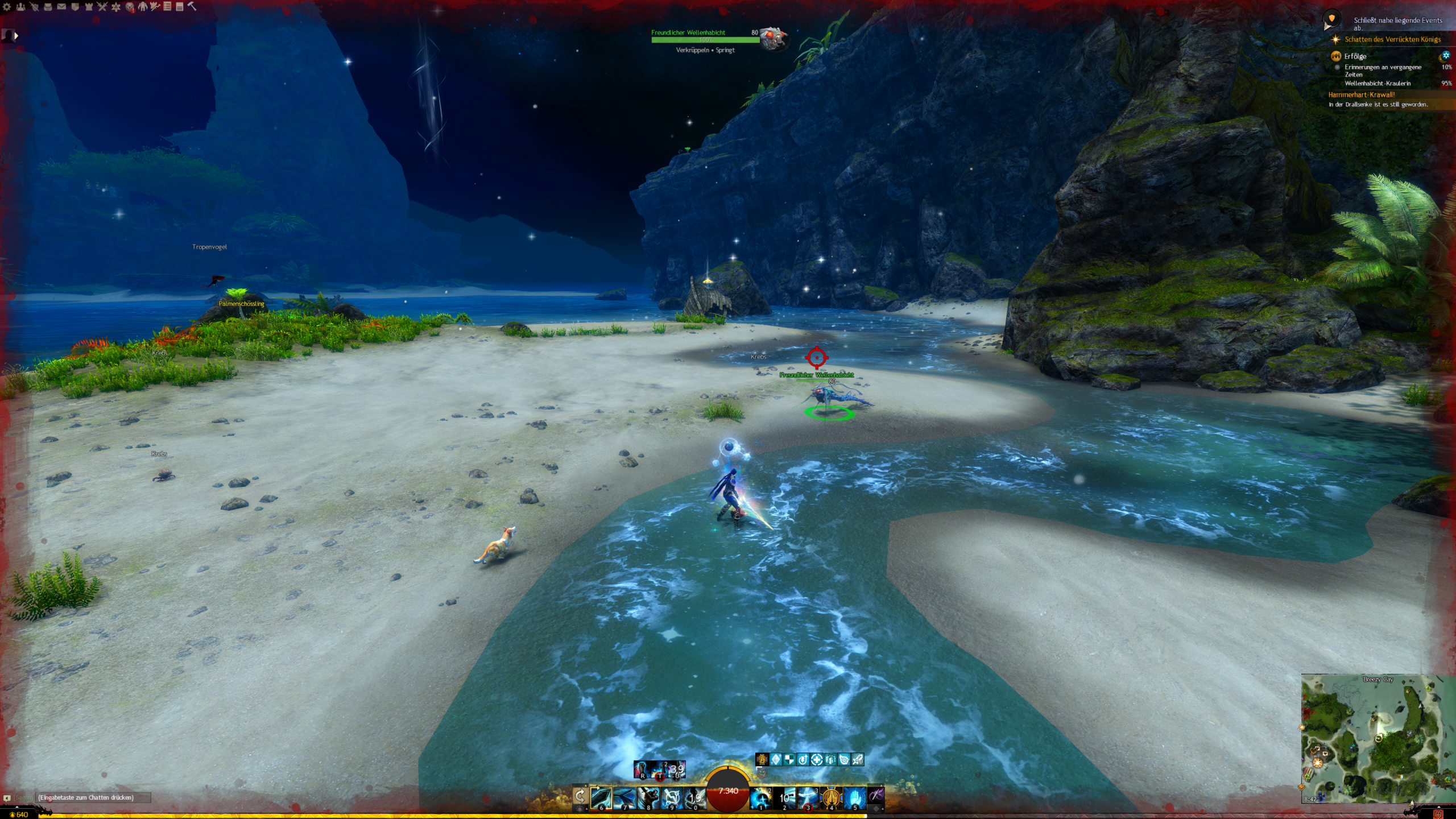Screen dimensions: 1456x819
Task: Trigger the golden emblem skill in slot 4
Action: (831, 798)
